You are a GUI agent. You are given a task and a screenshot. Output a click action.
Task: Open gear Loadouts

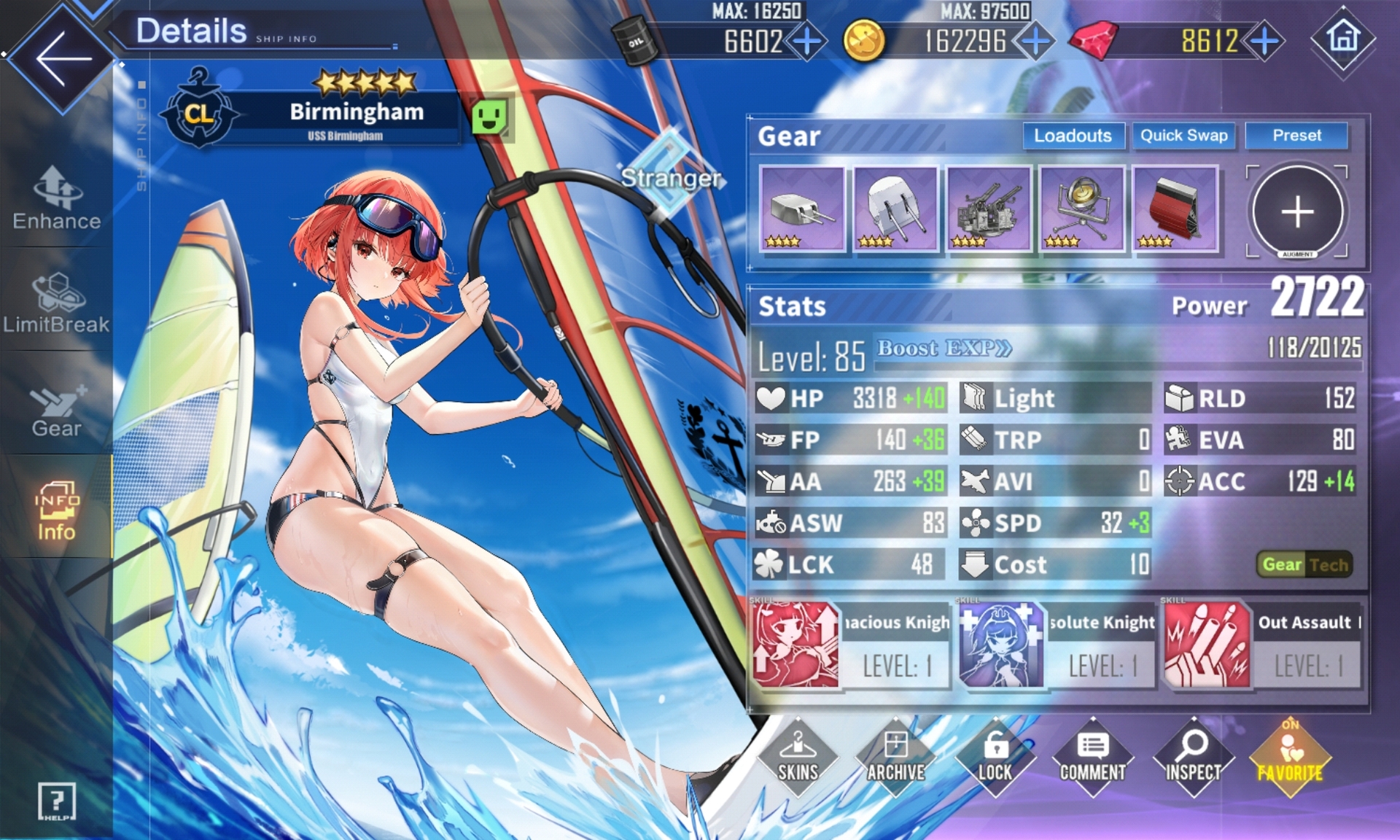click(1073, 136)
